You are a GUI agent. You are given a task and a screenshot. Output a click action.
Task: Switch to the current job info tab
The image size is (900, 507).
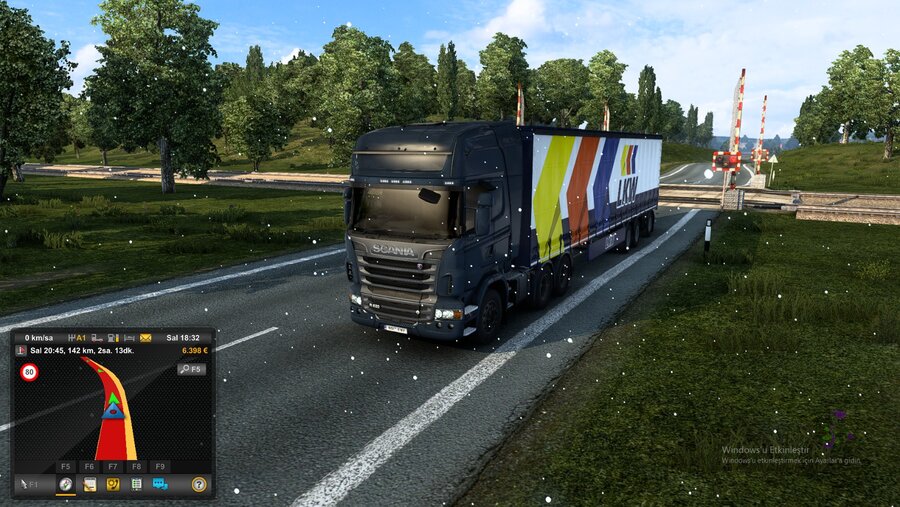pyautogui.click(x=89, y=484)
